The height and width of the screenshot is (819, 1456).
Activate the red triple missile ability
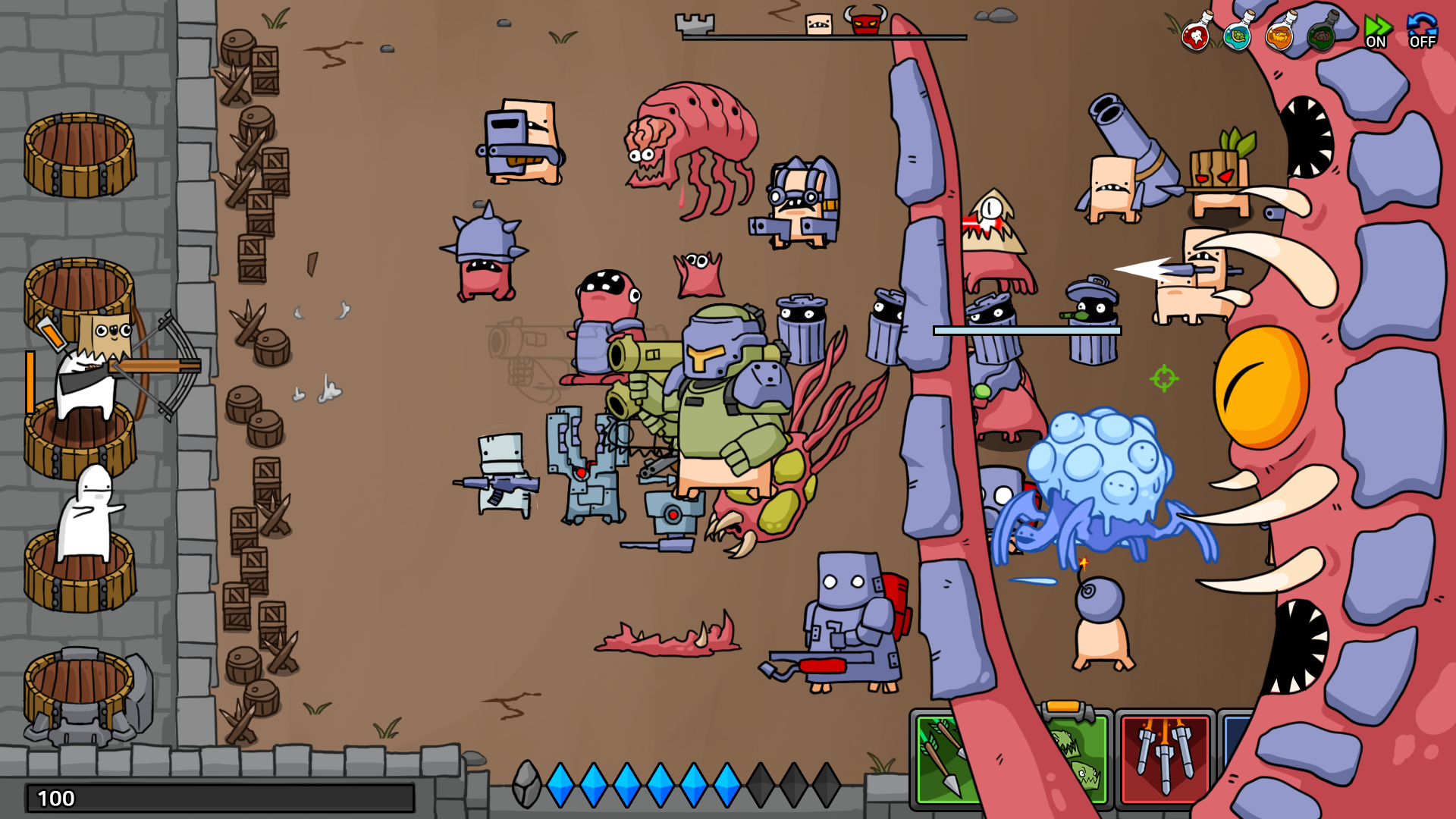[x=1164, y=758]
